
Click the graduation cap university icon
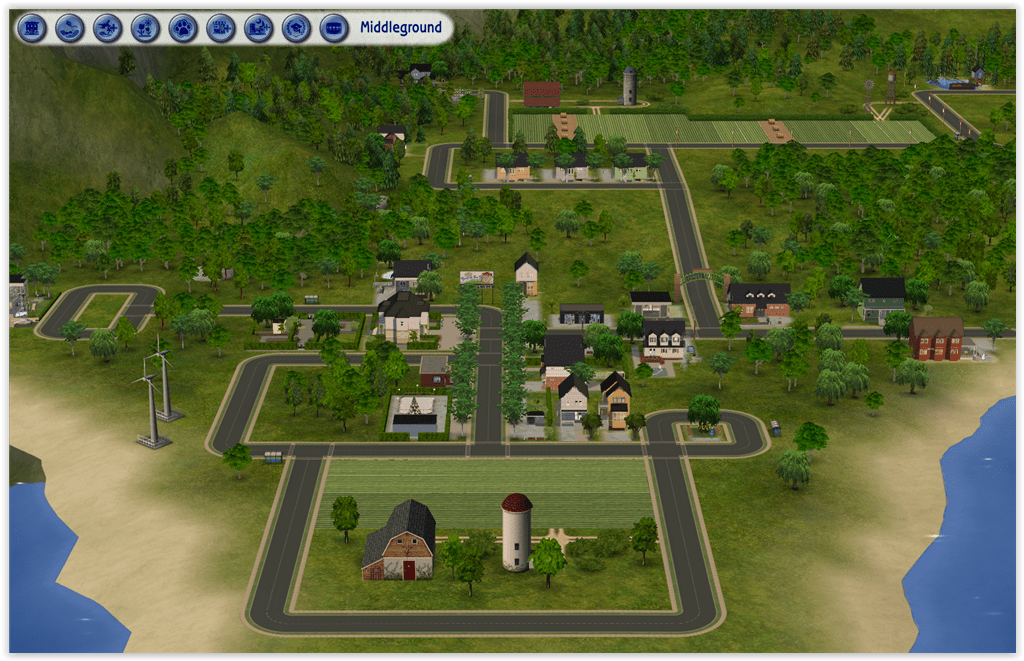click(x=297, y=28)
